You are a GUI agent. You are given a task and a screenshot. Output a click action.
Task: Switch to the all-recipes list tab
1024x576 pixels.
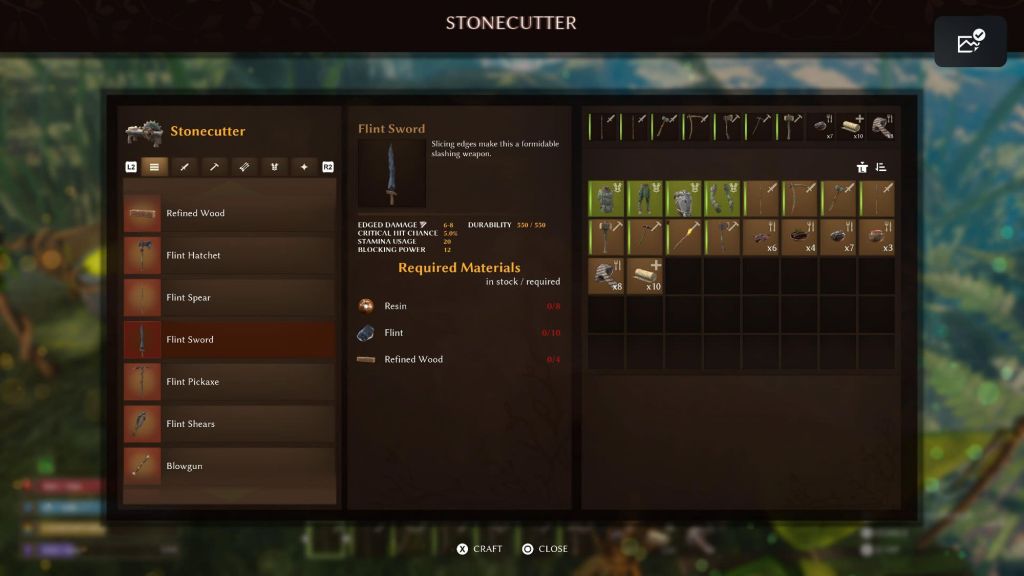(154, 167)
